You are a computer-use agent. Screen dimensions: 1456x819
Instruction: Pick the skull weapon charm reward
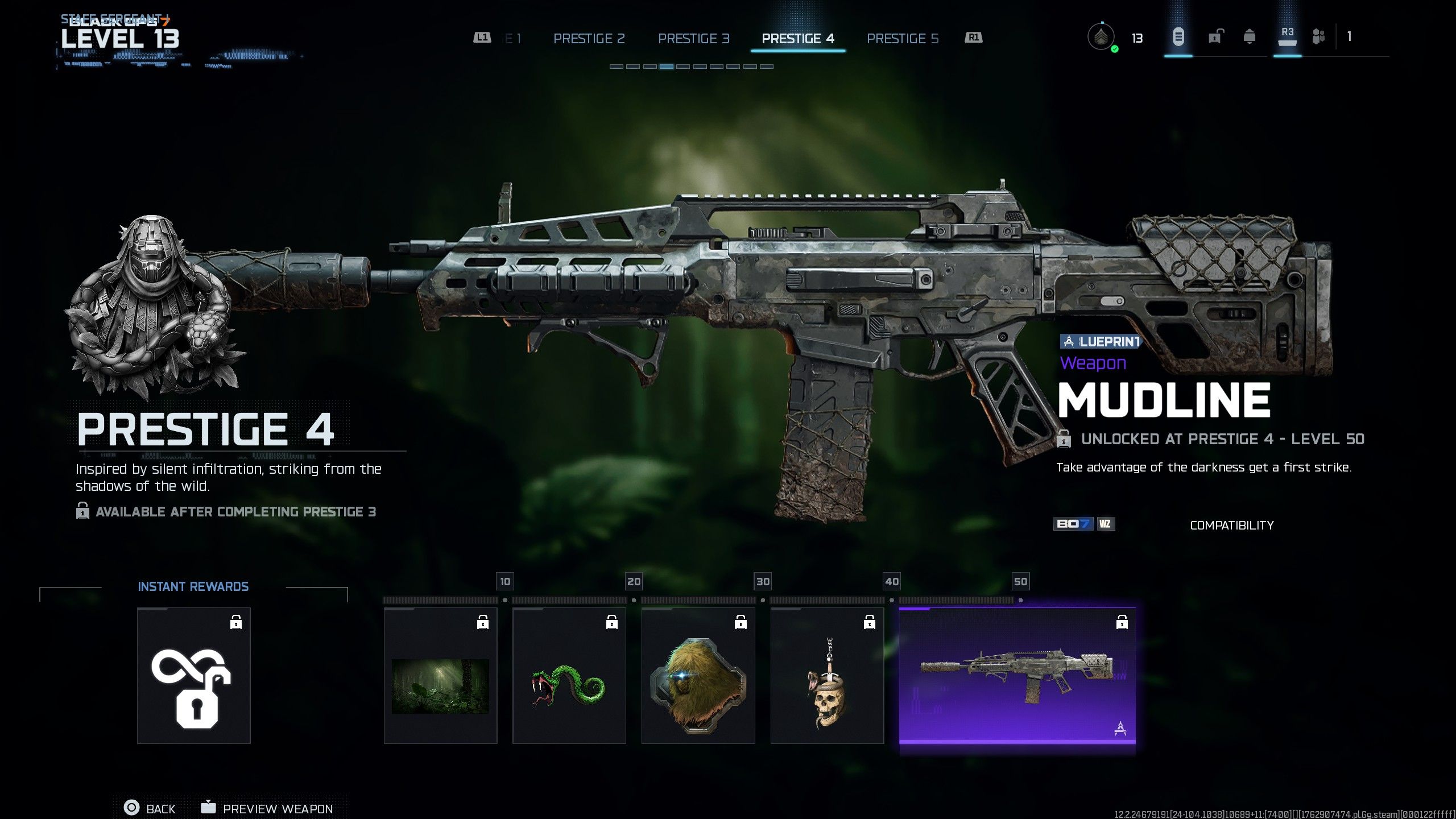coord(827,675)
